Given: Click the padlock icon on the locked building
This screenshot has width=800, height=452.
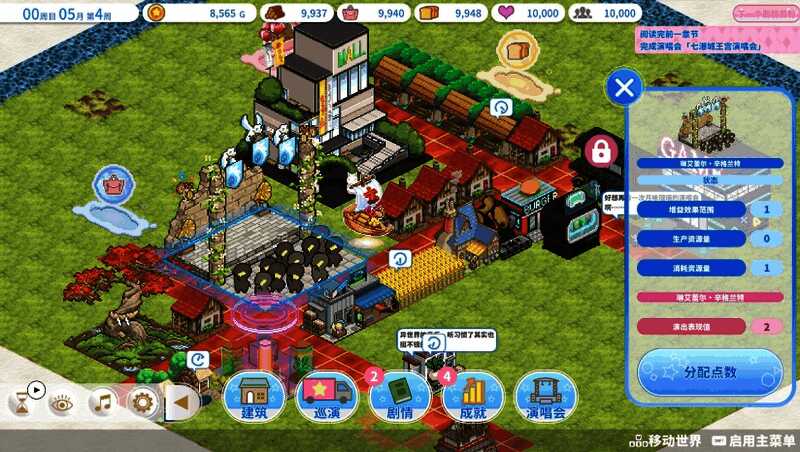Looking at the screenshot, I should point(600,152).
